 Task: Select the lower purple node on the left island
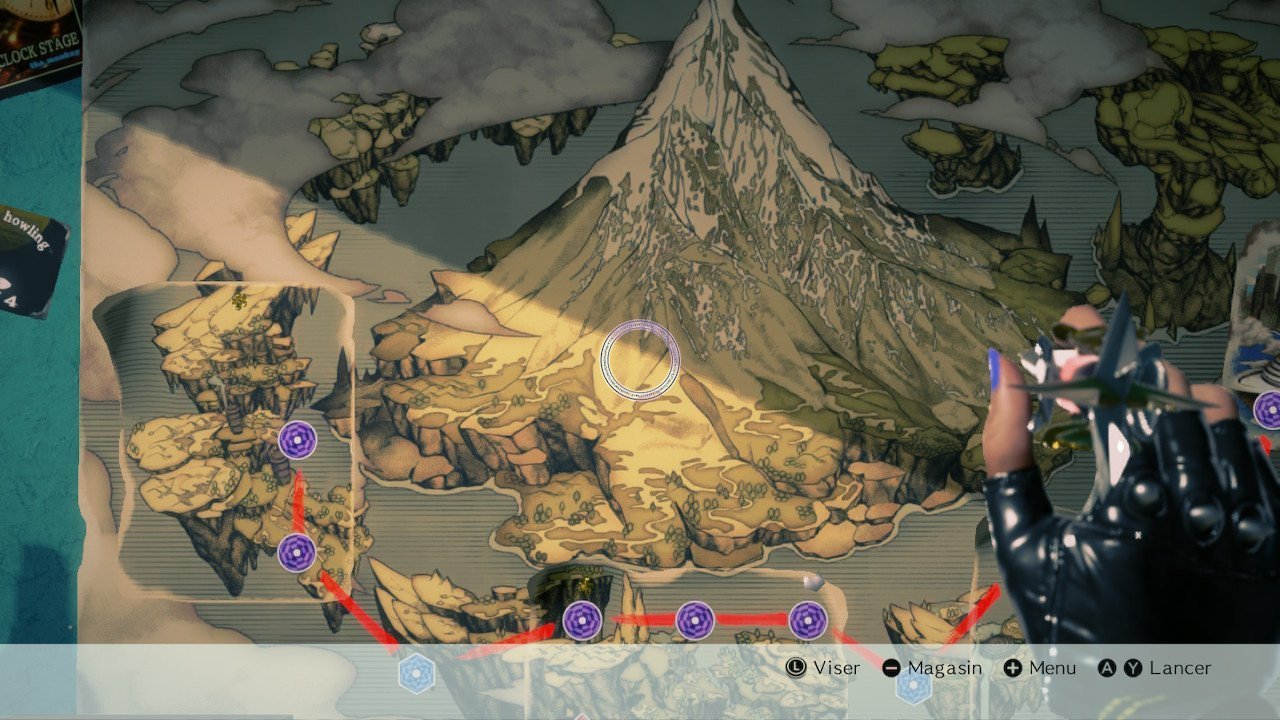tap(297, 552)
